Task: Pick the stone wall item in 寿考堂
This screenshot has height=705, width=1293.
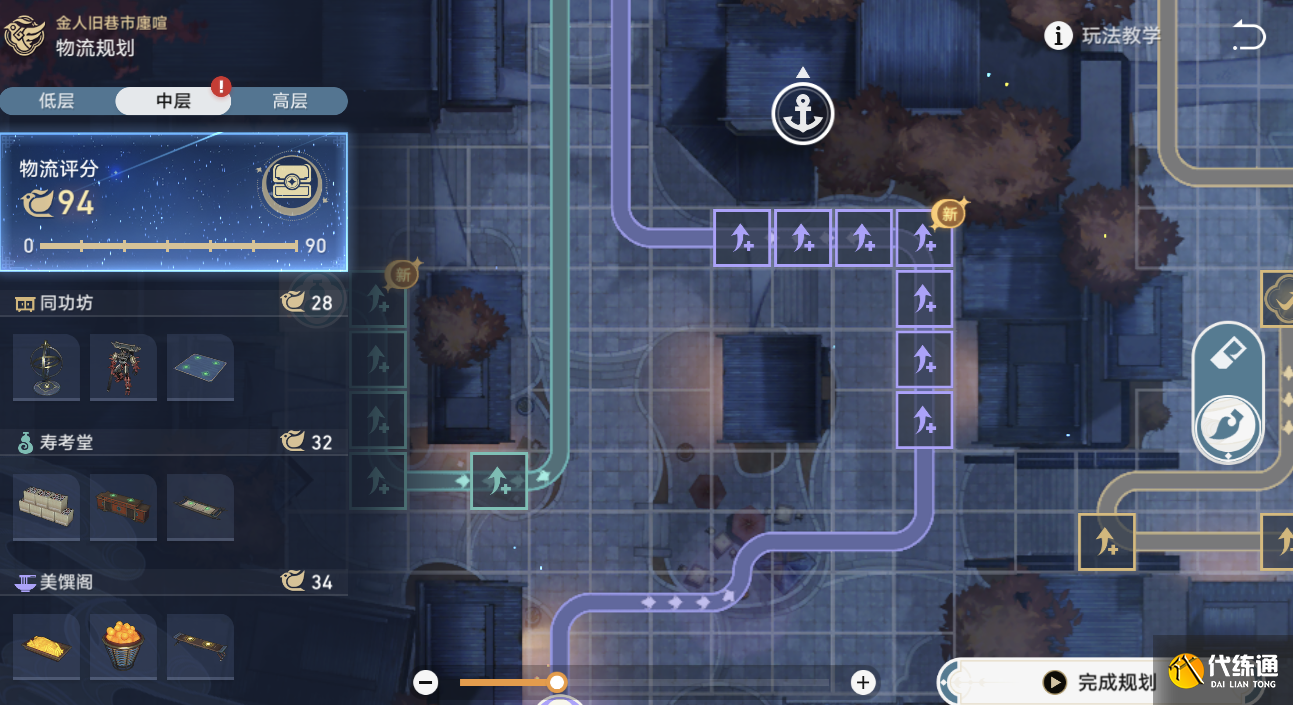Action: [x=46, y=507]
